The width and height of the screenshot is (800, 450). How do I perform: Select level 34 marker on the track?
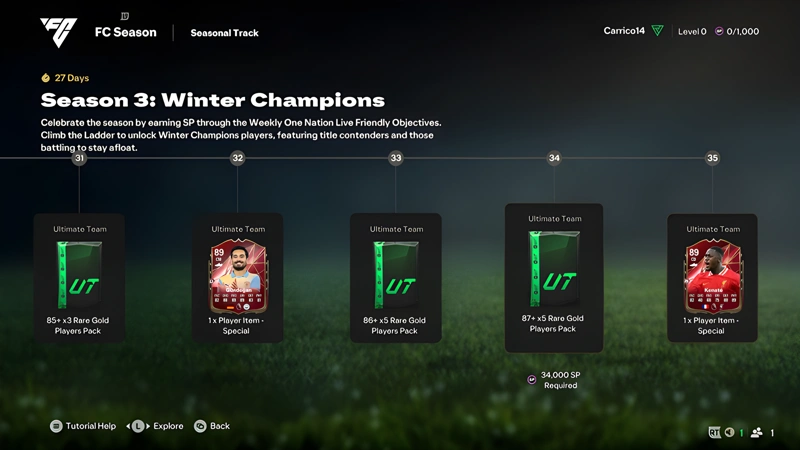pyautogui.click(x=554, y=158)
